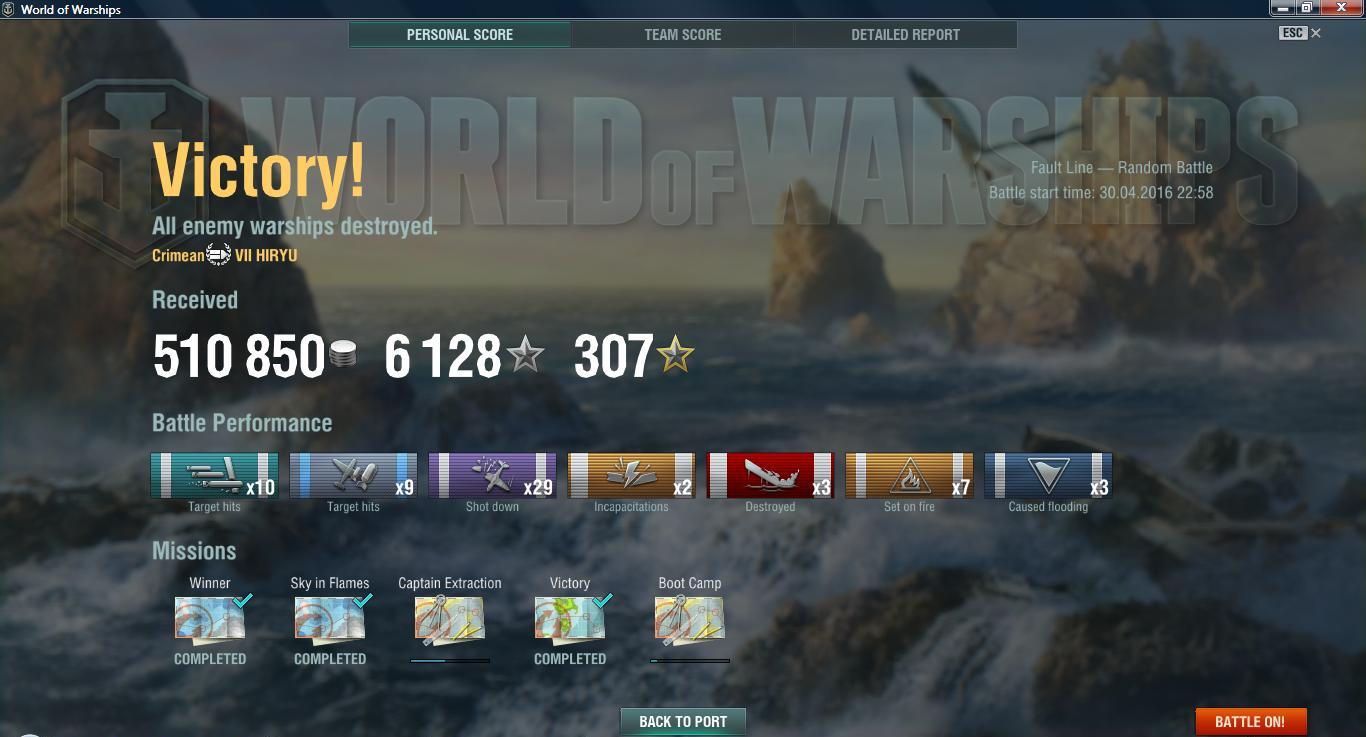This screenshot has width=1366, height=737.
Task: Switch to the Team Score tab
Action: (683, 35)
